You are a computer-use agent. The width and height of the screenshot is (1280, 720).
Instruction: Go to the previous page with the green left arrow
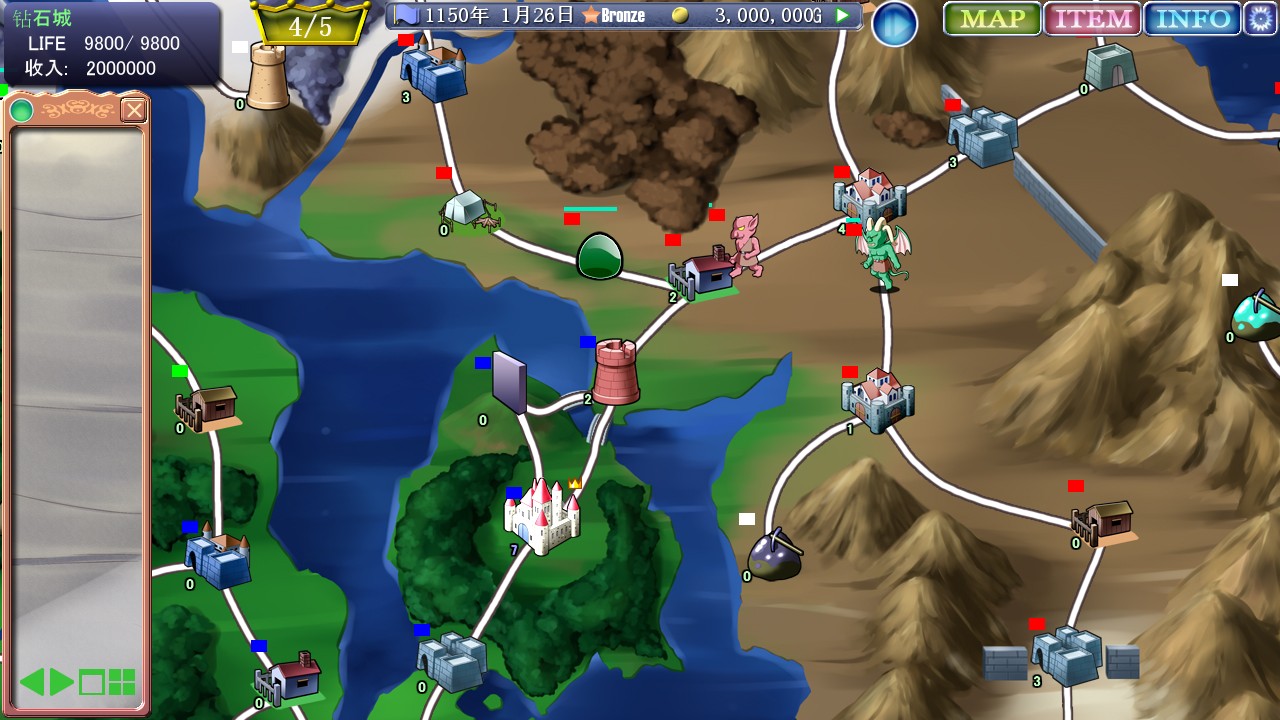pos(32,682)
